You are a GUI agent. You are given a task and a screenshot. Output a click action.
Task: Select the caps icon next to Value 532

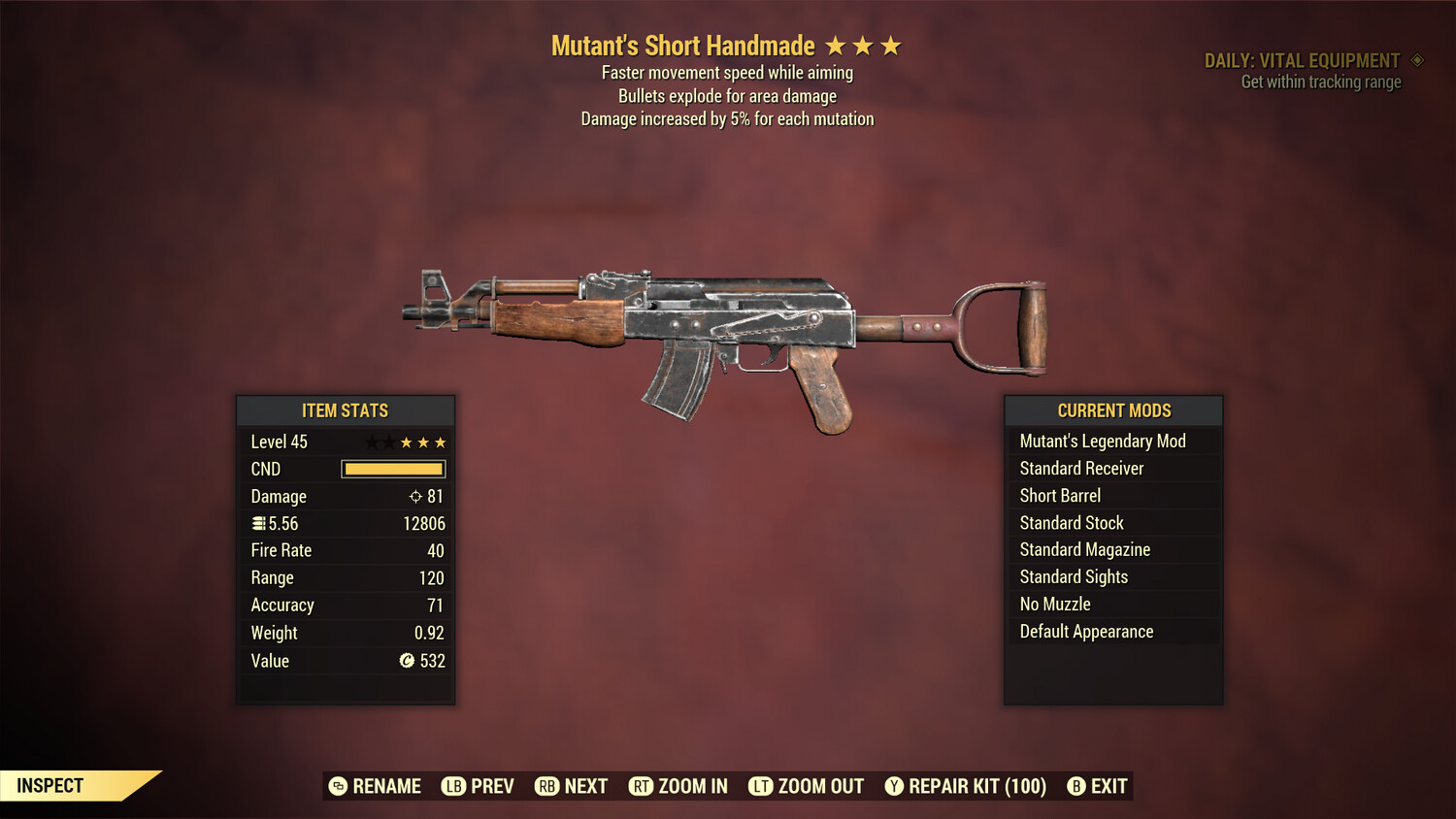coord(408,661)
